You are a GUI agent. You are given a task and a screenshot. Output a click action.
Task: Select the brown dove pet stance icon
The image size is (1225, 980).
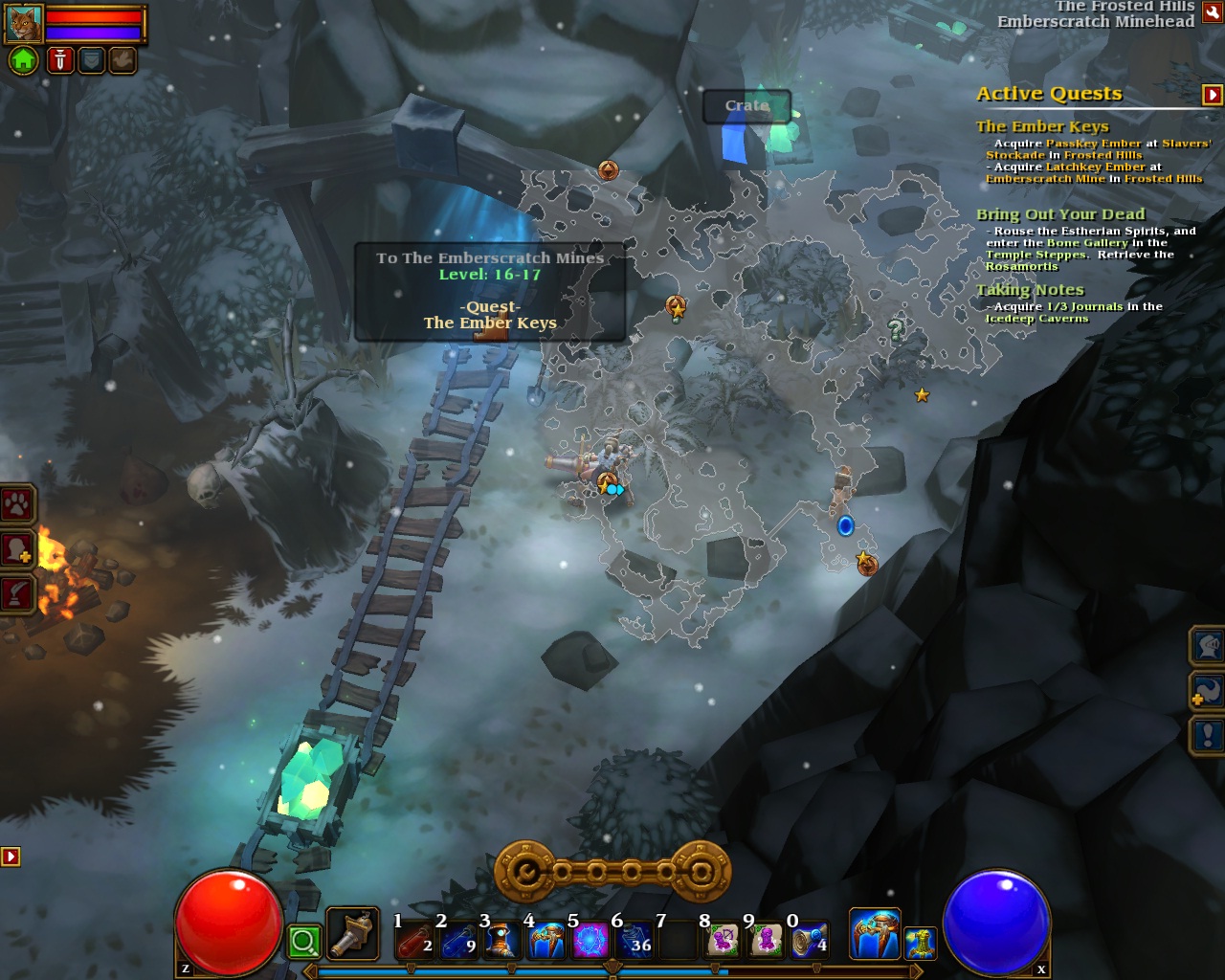[x=122, y=61]
